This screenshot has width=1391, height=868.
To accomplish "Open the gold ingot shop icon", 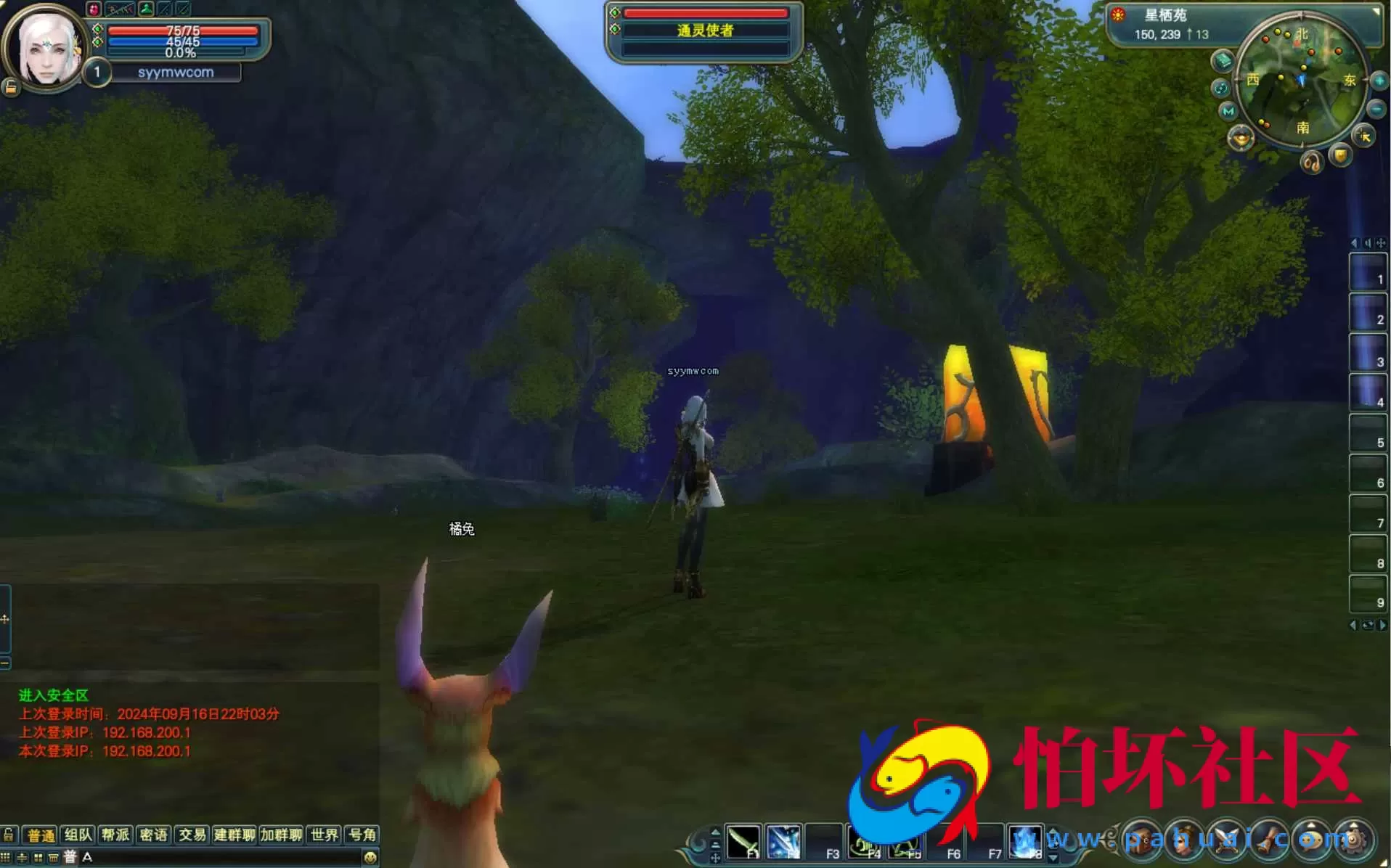I will pyautogui.click(x=1241, y=137).
